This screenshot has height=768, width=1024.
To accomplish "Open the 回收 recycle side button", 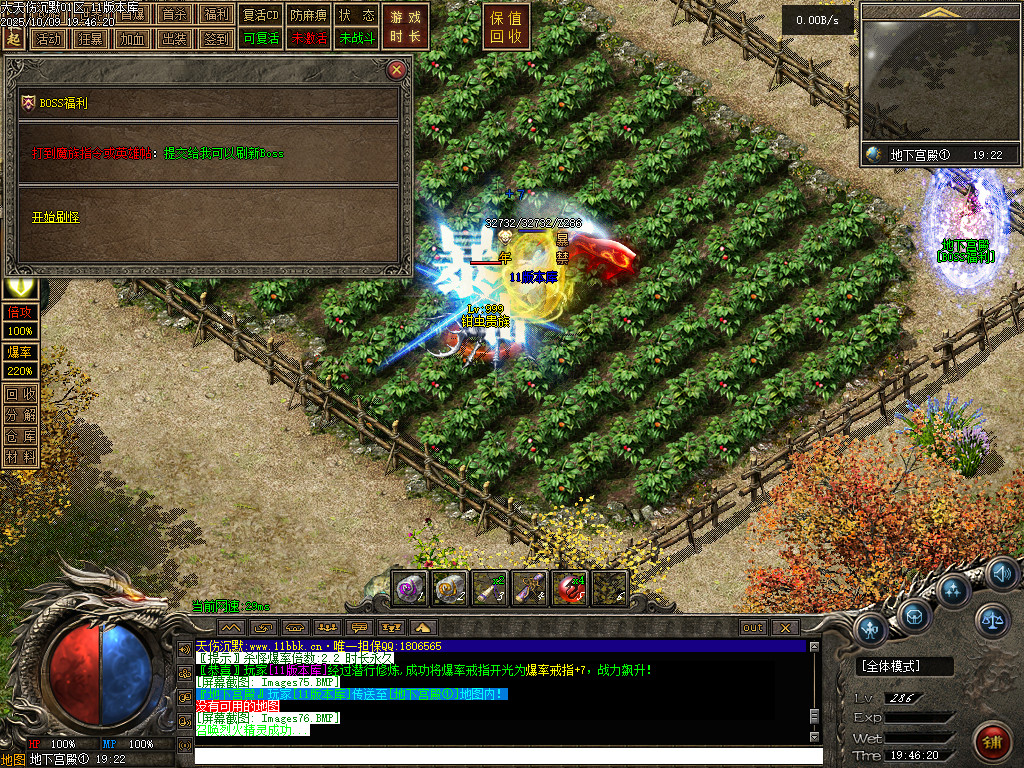I will tap(21, 394).
